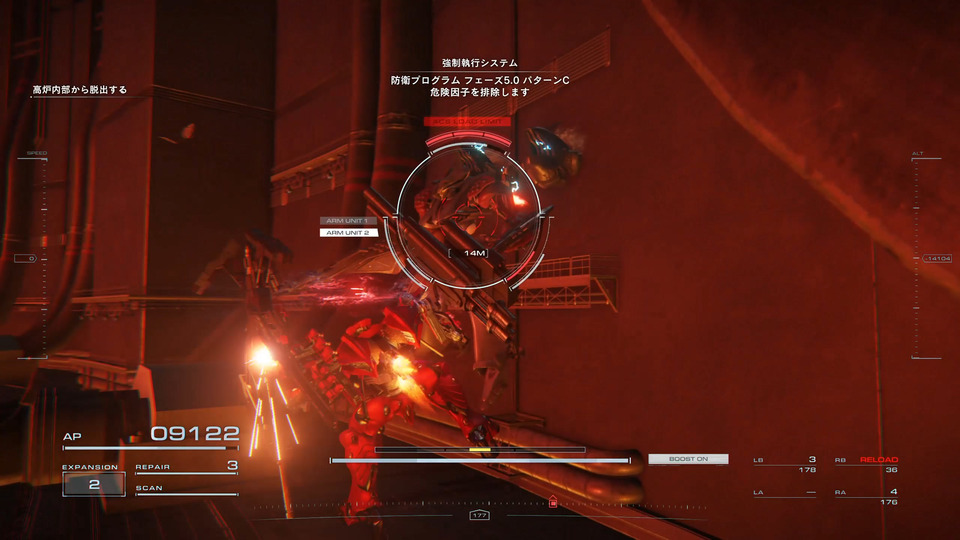The image size is (960, 540).
Task: Click the red ACS LOAD LIMIT warning label
Action: tap(467, 122)
